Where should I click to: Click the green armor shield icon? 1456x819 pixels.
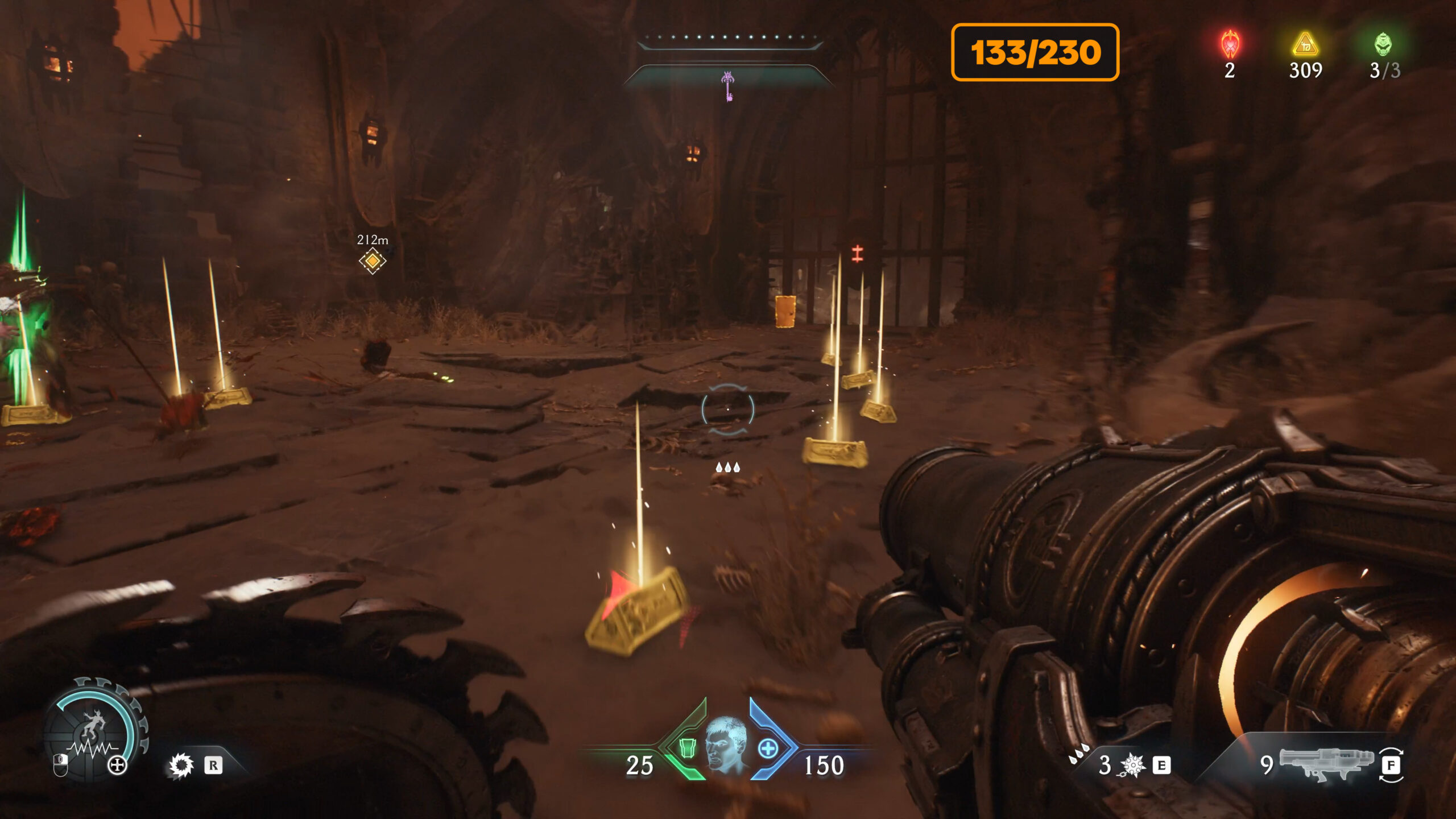pos(688,747)
